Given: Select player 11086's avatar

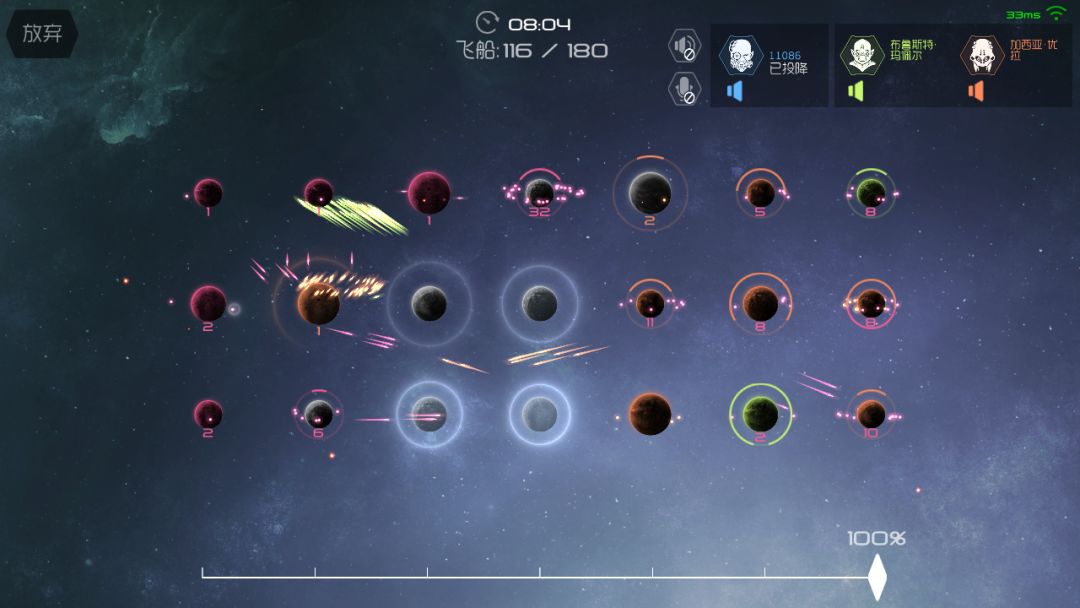Looking at the screenshot, I should pyautogui.click(x=741, y=55).
